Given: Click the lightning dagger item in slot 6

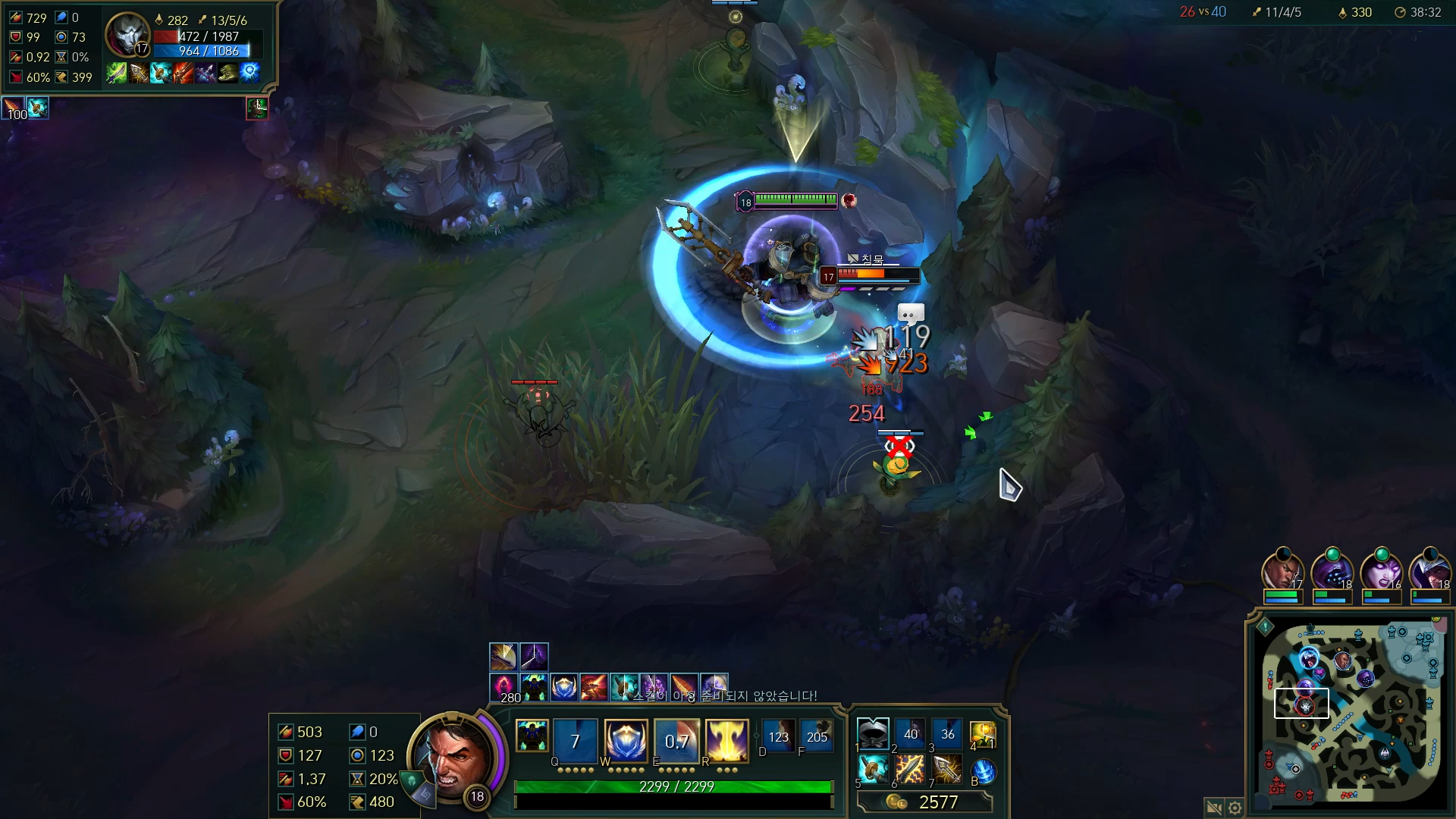Looking at the screenshot, I should tap(910, 770).
